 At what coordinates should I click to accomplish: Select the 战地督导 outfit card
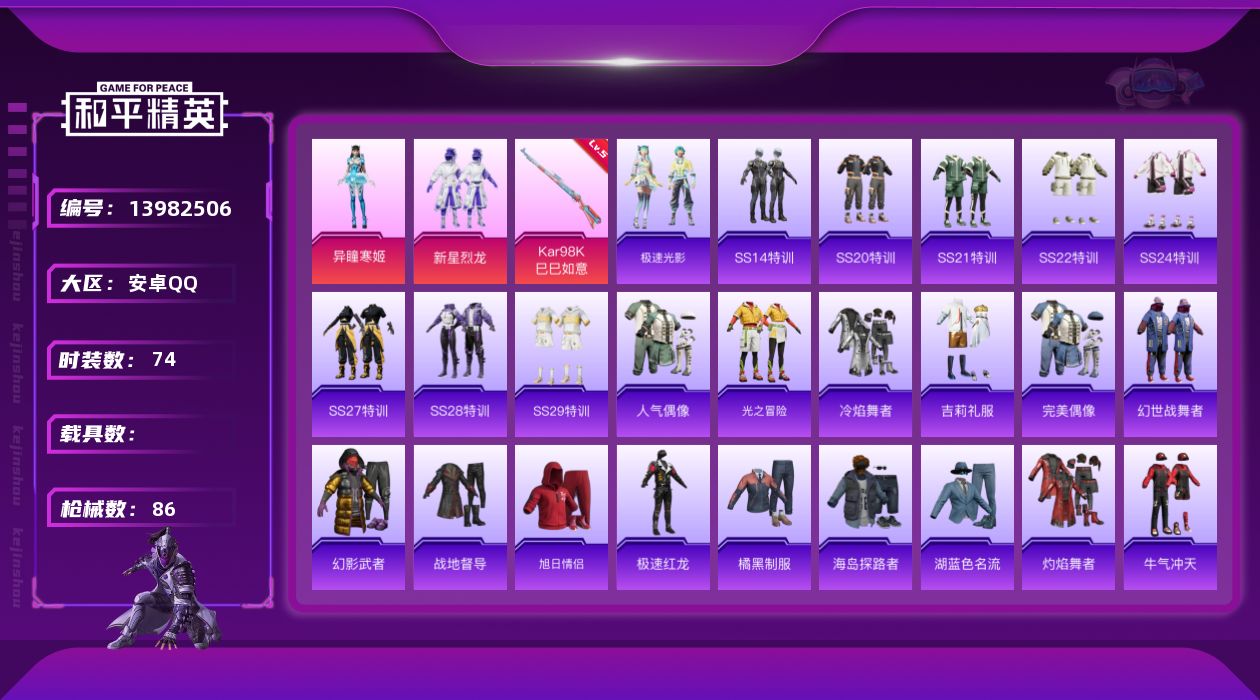click(x=460, y=517)
